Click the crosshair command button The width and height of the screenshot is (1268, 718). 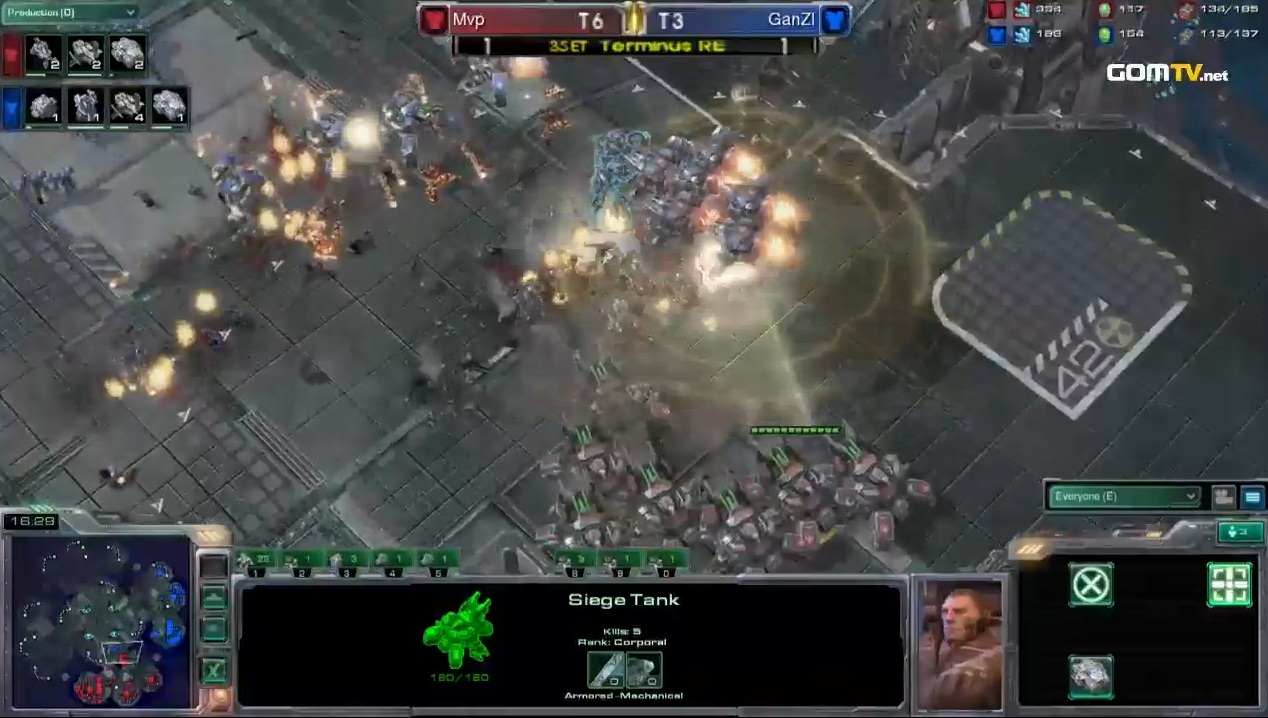tap(1229, 585)
